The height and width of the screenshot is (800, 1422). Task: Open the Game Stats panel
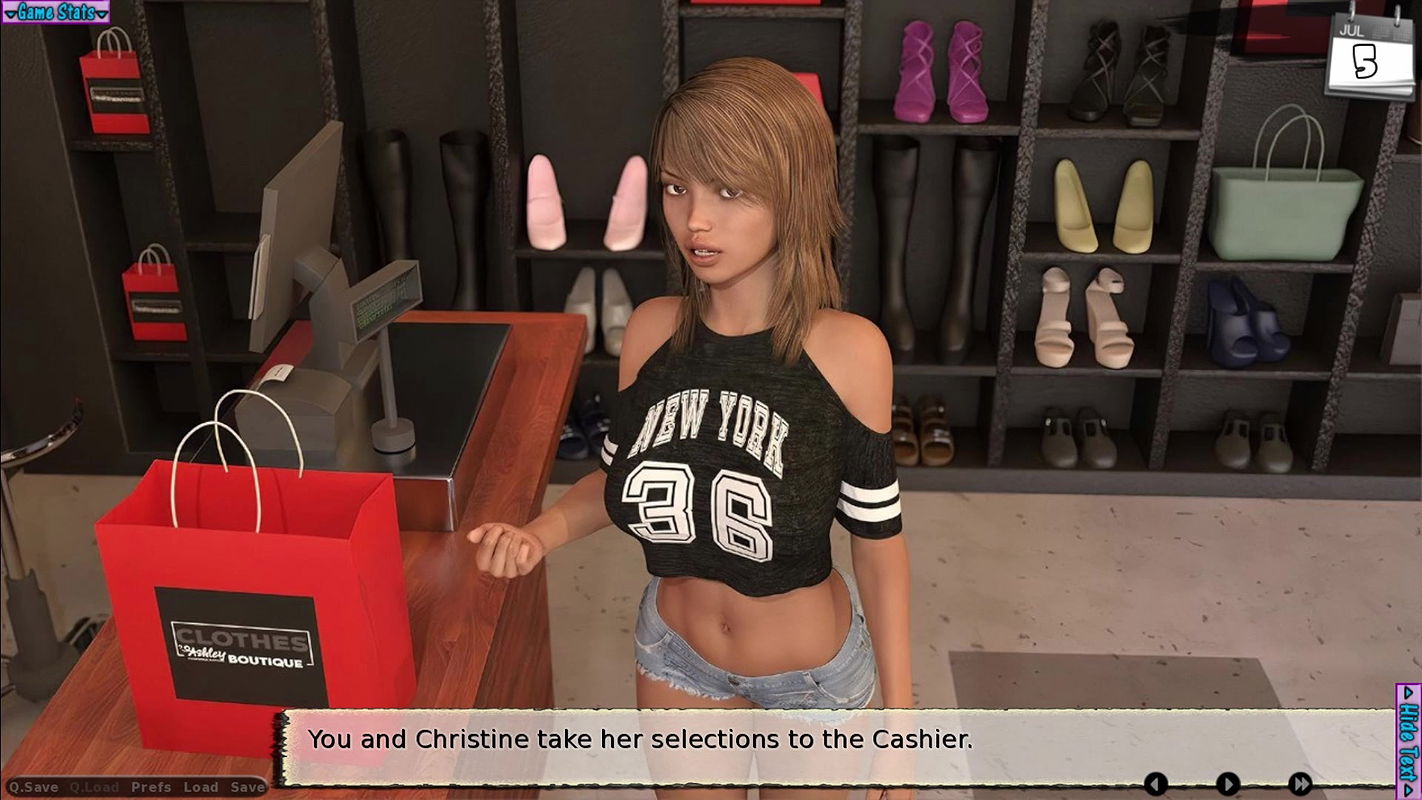click(55, 12)
